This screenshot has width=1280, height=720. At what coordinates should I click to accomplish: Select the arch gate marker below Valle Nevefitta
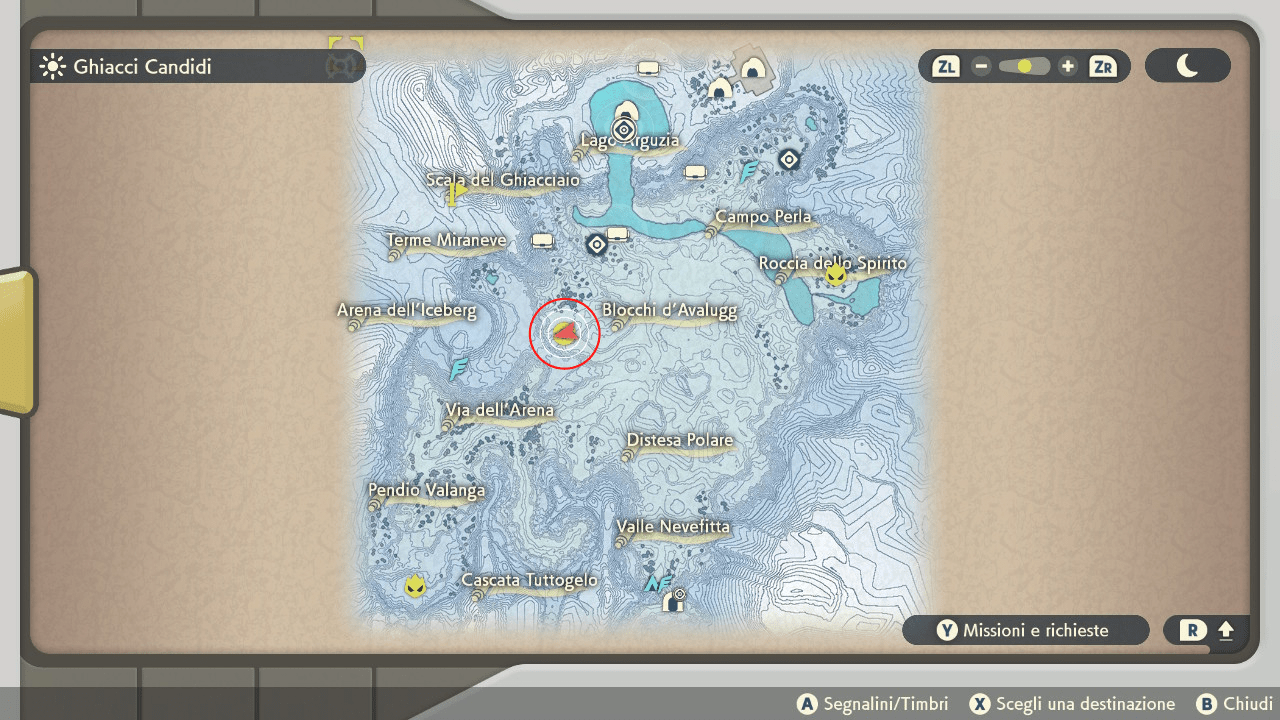[x=674, y=602]
